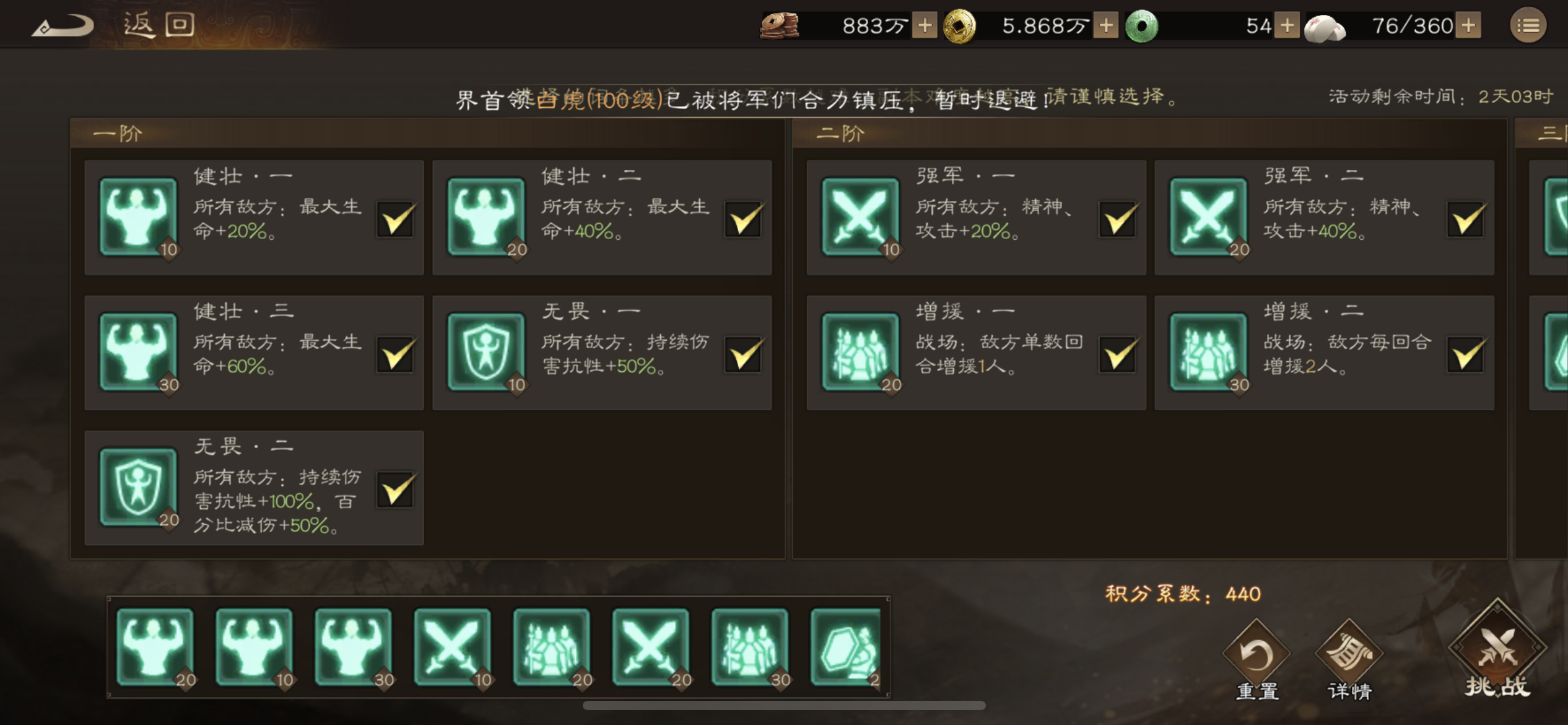
Task: Click the 无畏·二 shield icon with level 20
Action: [x=137, y=487]
